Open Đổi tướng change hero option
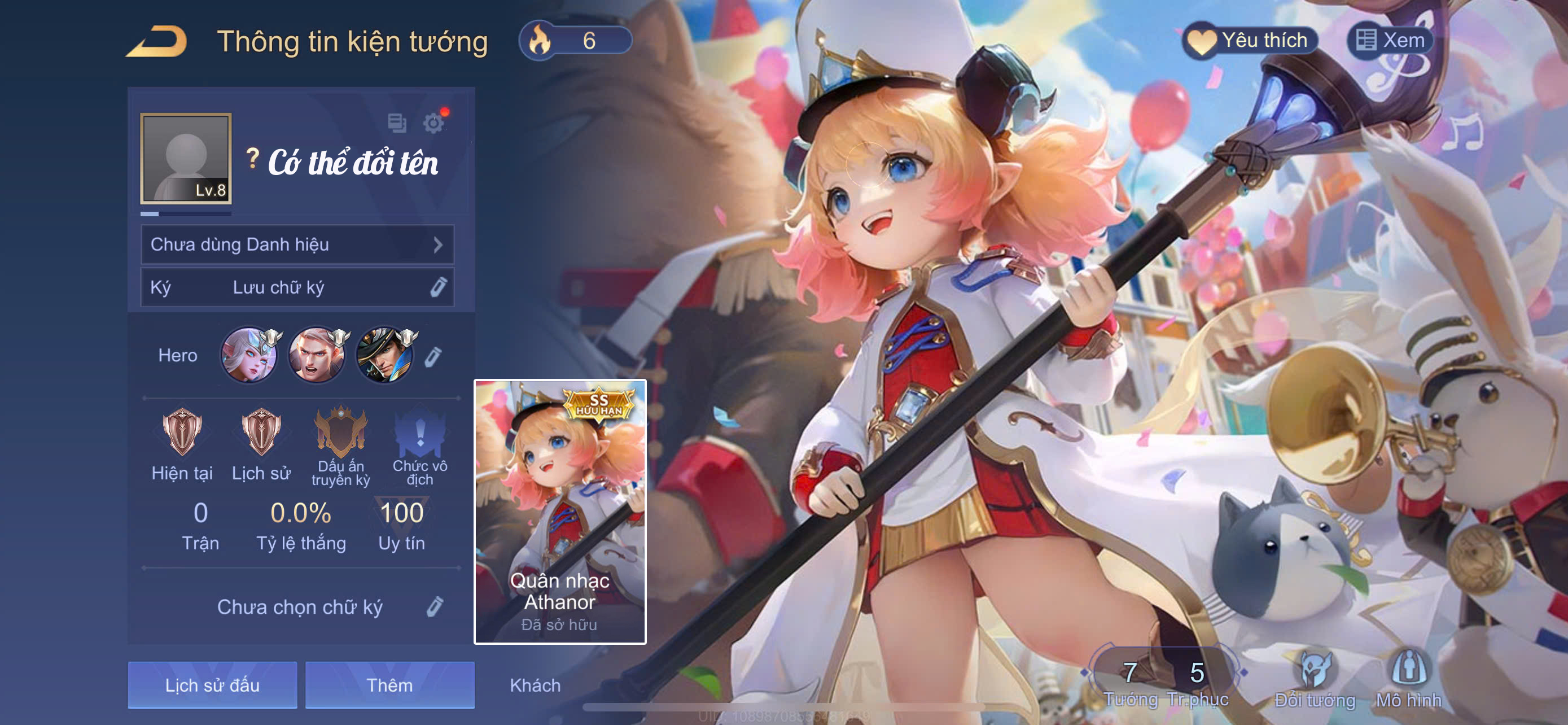The width and height of the screenshot is (1568, 725). pyautogui.click(x=1315, y=679)
